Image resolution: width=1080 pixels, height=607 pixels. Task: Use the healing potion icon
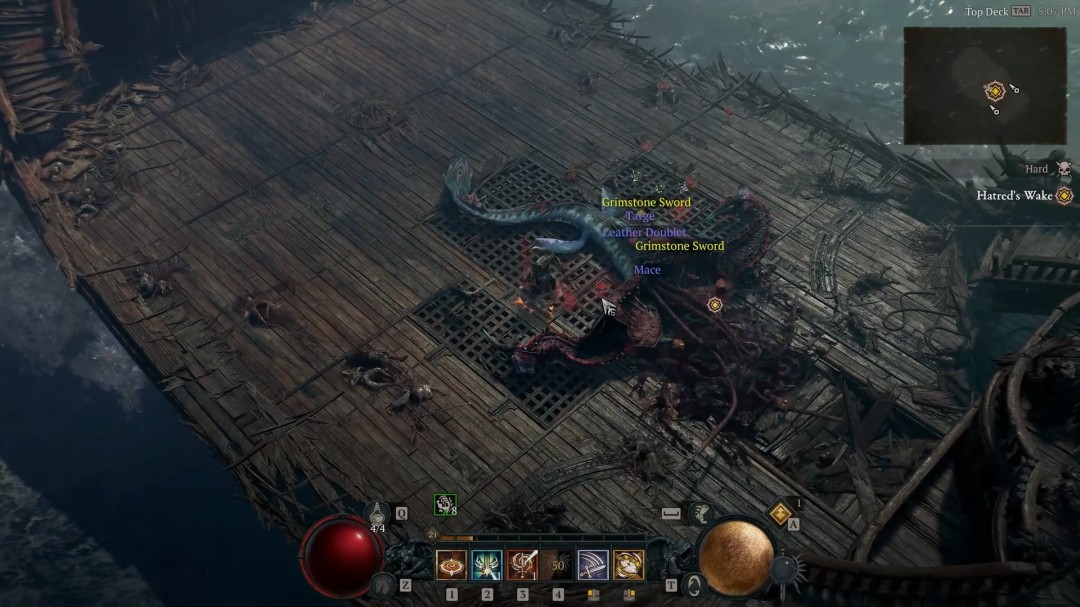(x=377, y=513)
